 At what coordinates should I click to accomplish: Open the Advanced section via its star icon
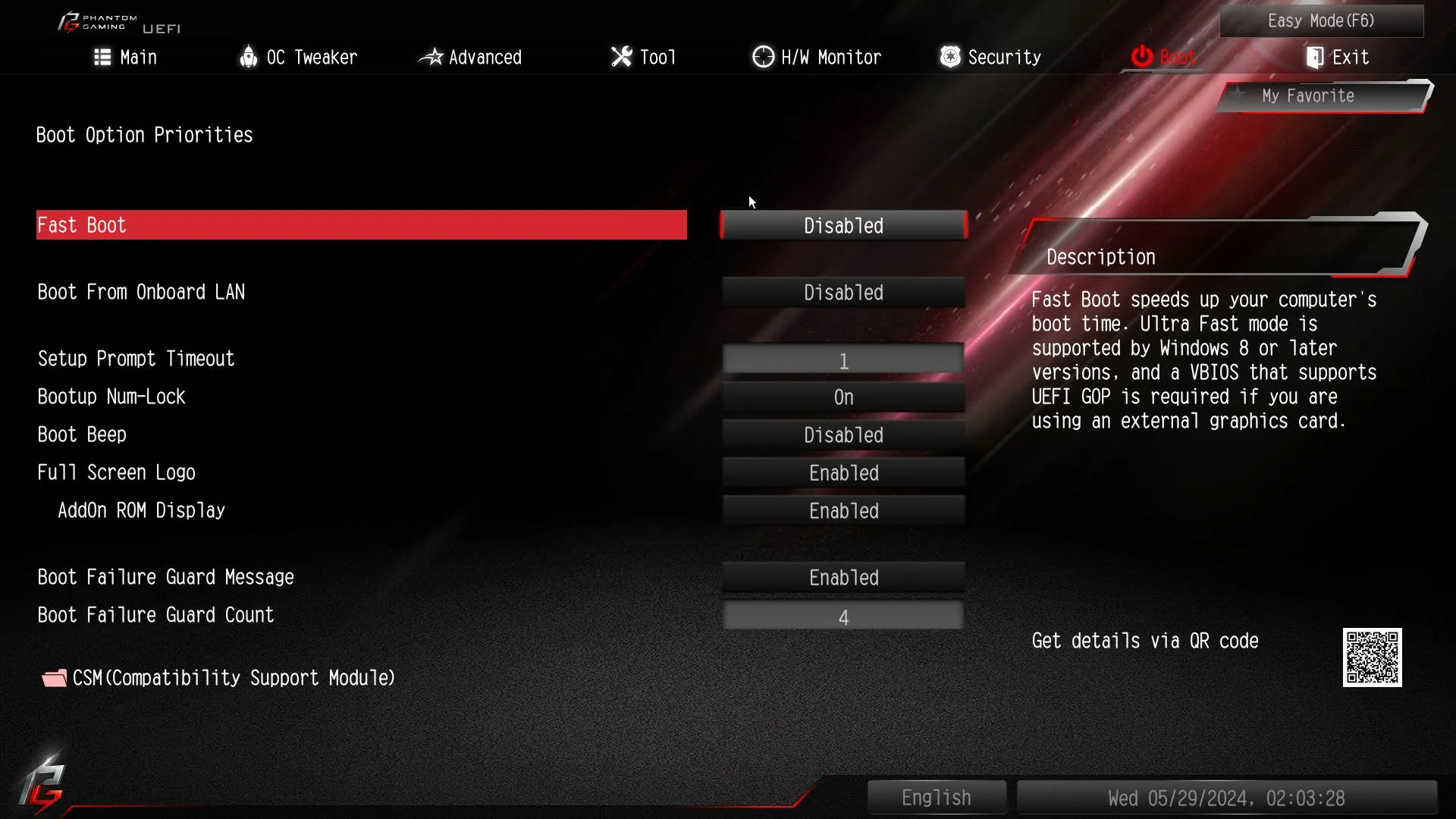click(431, 56)
